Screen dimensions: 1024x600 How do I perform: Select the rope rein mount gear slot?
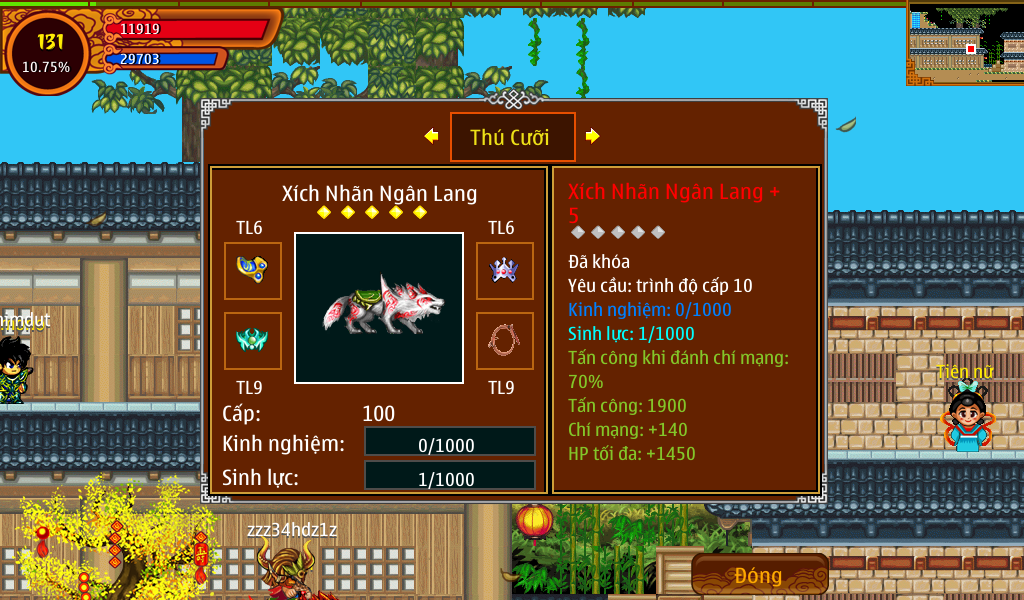[x=504, y=340]
